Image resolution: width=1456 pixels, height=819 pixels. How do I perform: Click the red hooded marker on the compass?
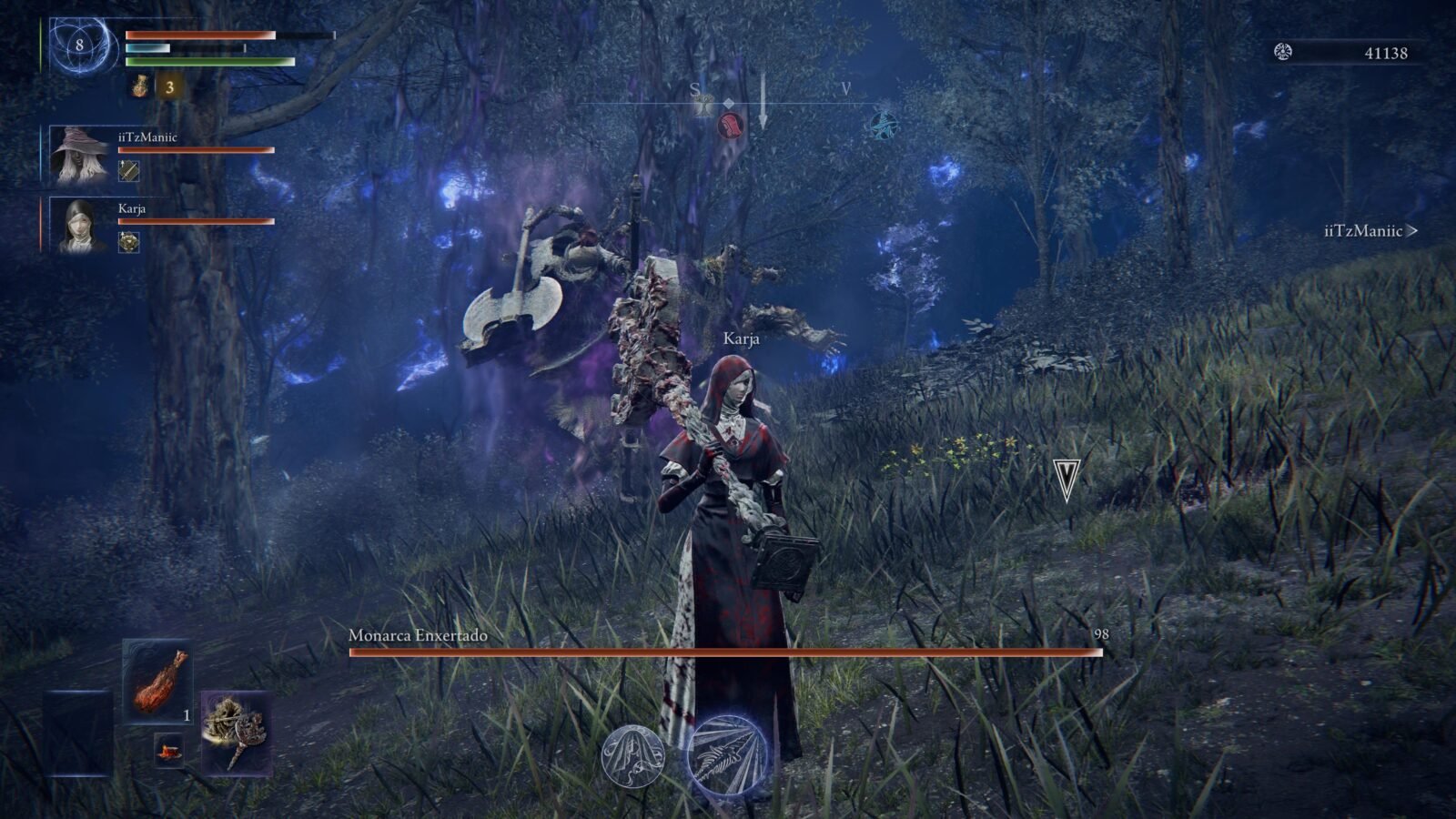[x=730, y=126]
